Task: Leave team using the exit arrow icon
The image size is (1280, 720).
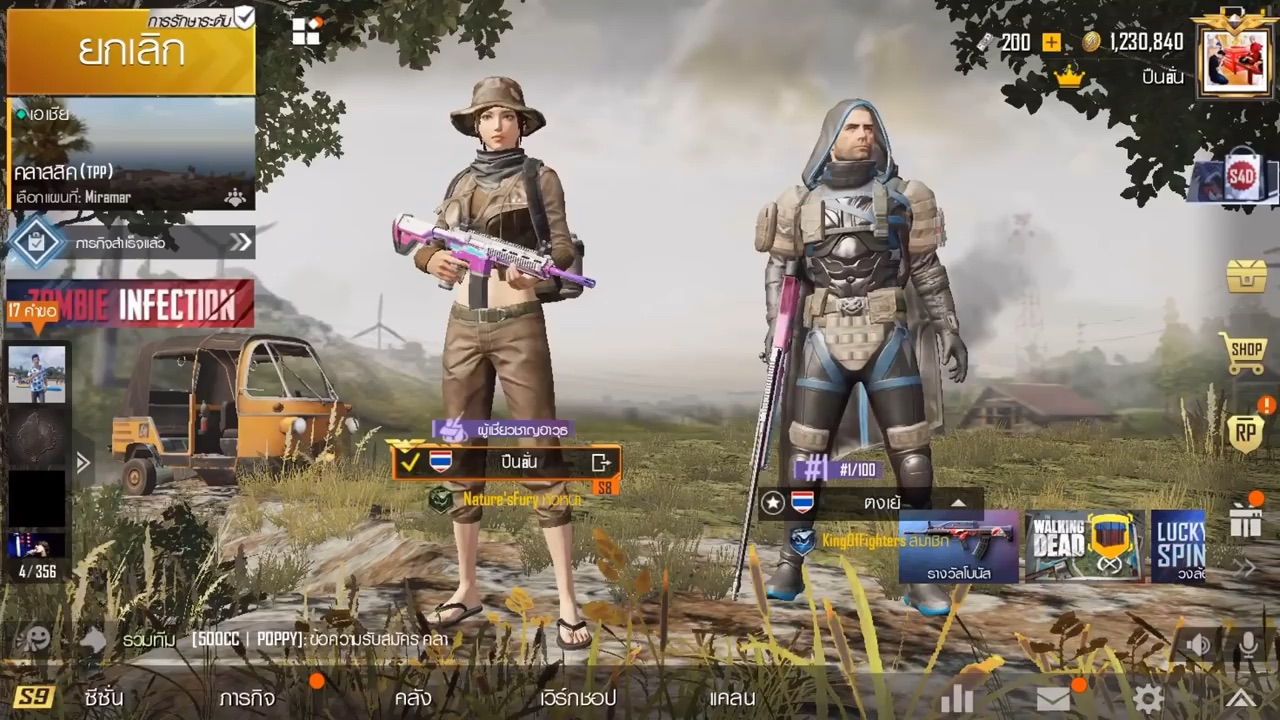Action: tap(601, 462)
